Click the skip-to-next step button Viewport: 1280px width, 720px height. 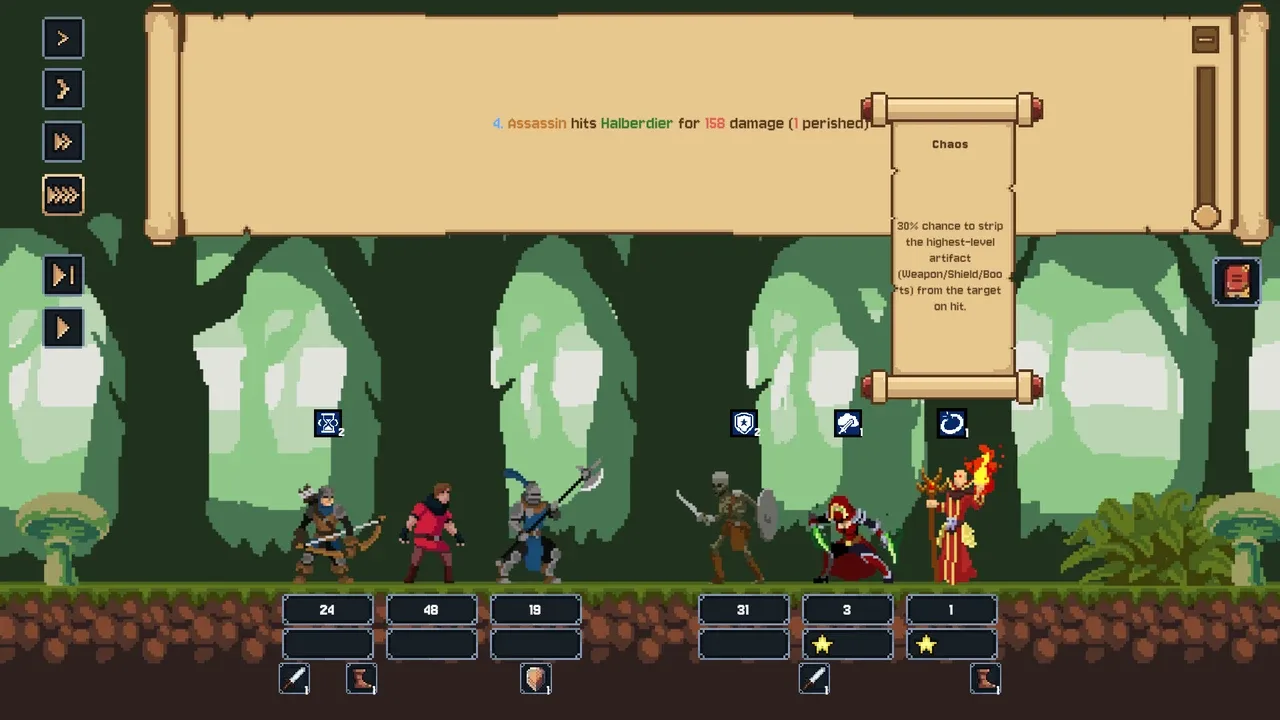(x=63, y=275)
